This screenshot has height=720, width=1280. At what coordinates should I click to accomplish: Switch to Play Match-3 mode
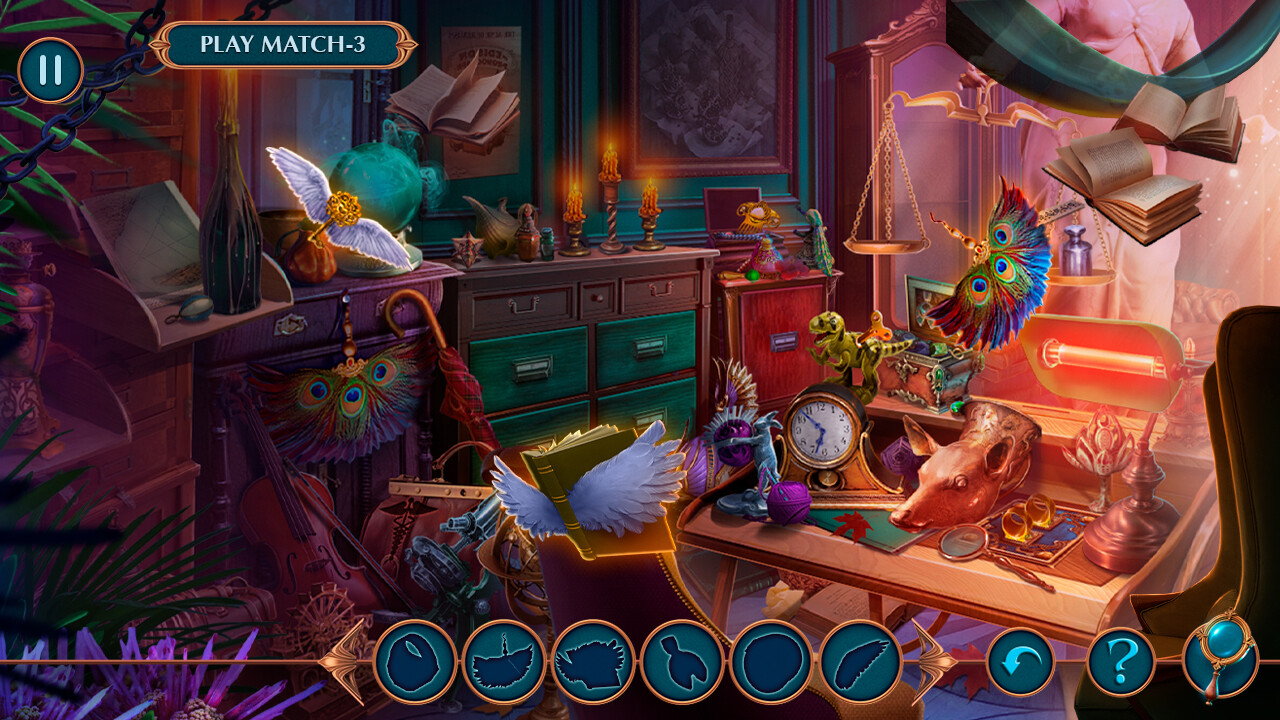pos(283,45)
